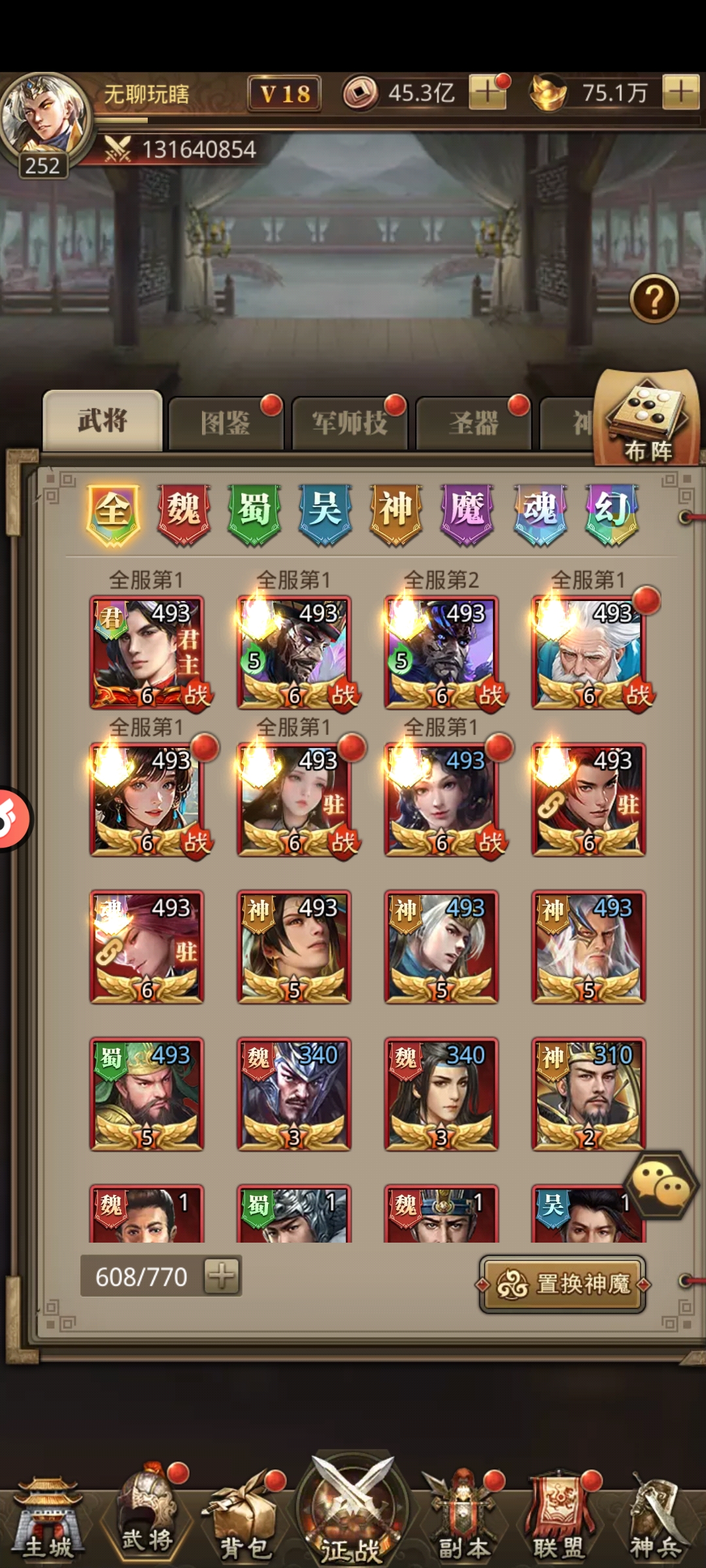Image resolution: width=706 pixels, height=1568 pixels.
Task: Choose the 神 faction filter
Action: [395, 513]
